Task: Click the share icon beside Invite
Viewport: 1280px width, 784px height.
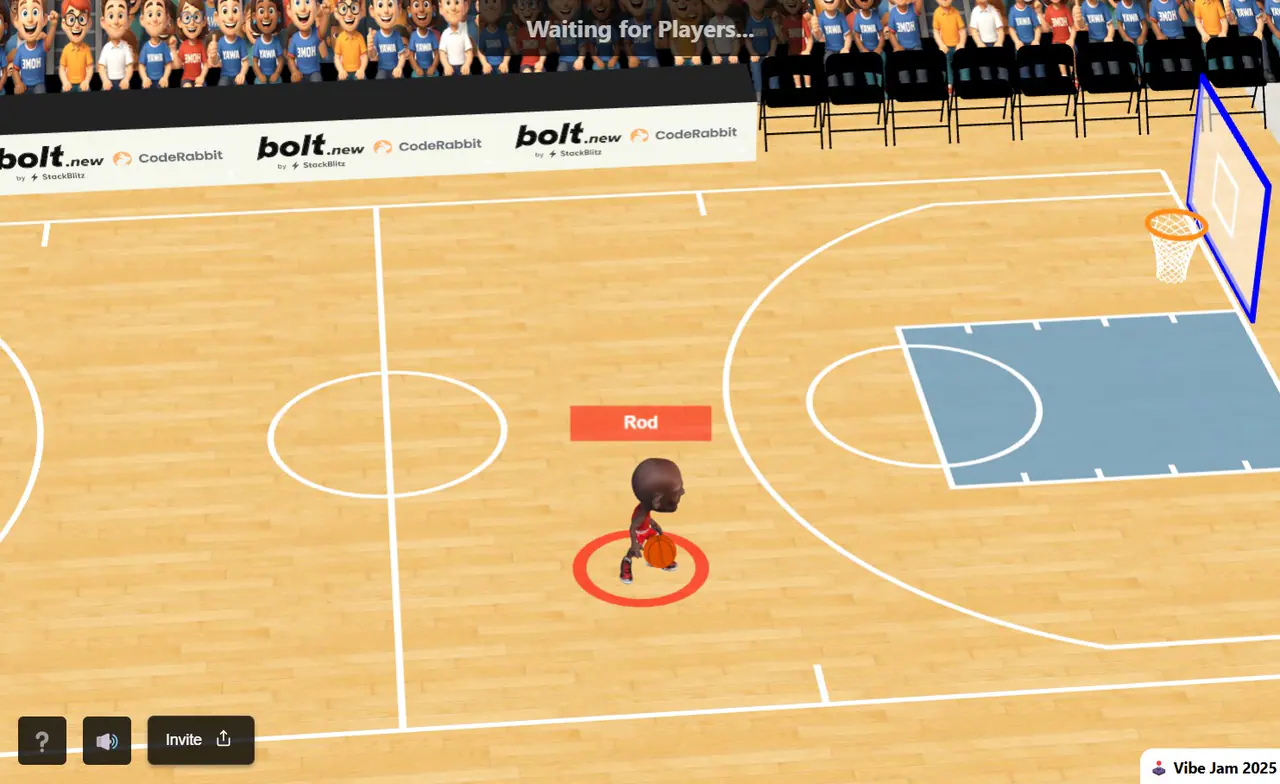Action: tap(223, 739)
